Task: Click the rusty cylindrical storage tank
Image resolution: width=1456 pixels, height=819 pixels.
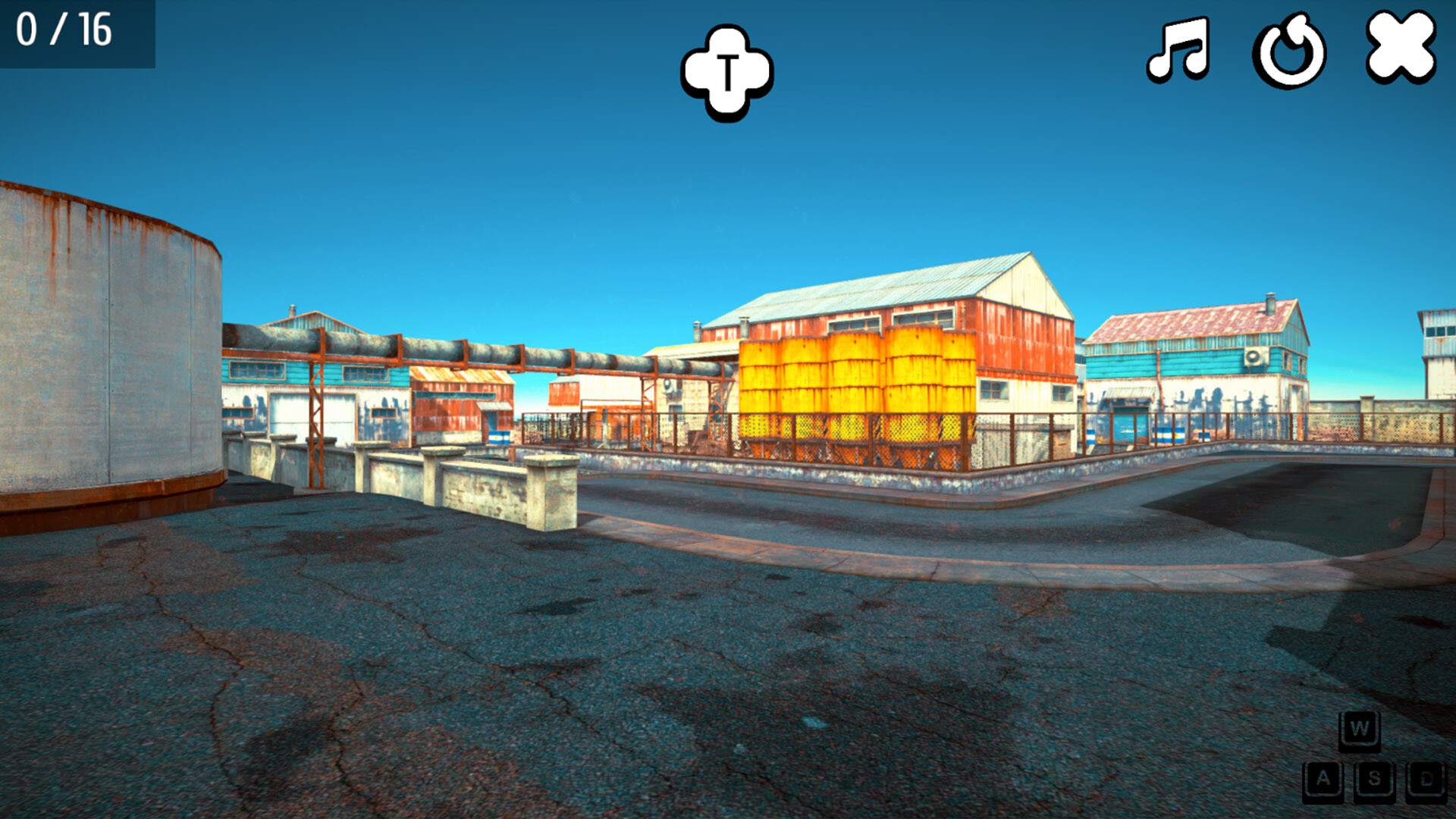Action: click(x=106, y=341)
